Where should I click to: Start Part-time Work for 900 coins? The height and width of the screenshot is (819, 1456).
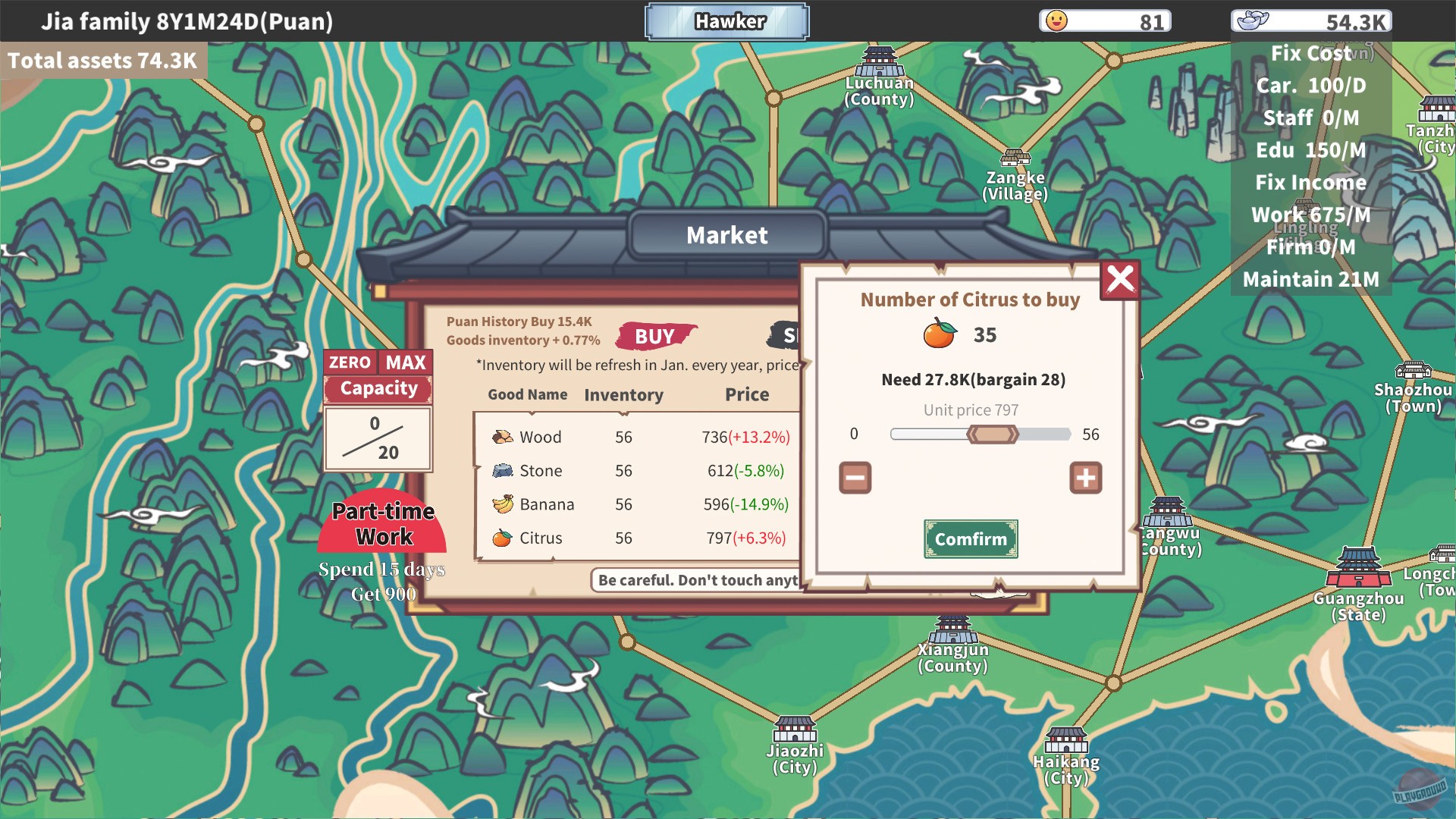click(x=383, y=525)
